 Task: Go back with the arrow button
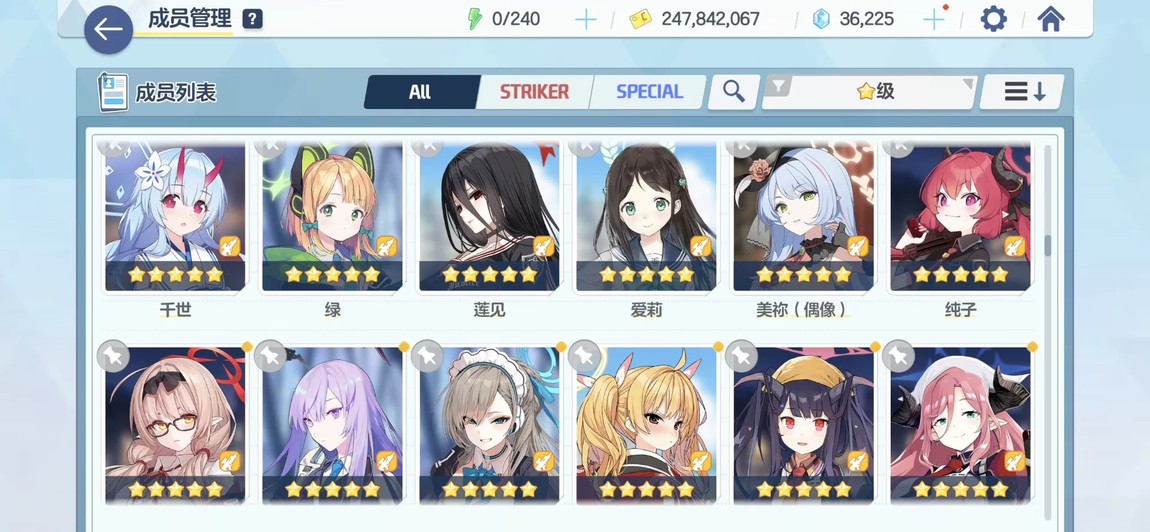108,30
